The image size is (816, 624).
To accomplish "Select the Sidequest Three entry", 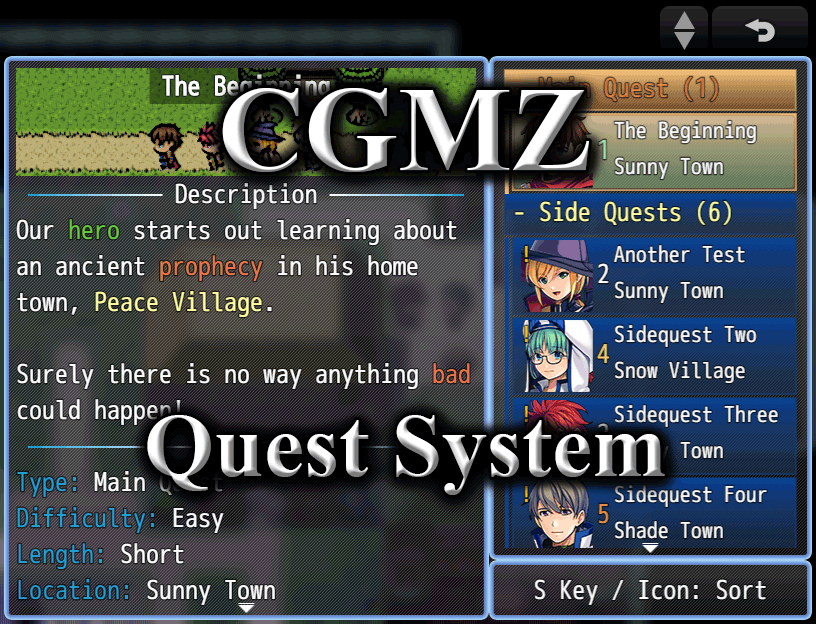I will pyautogui.click(x=651, y=433).
